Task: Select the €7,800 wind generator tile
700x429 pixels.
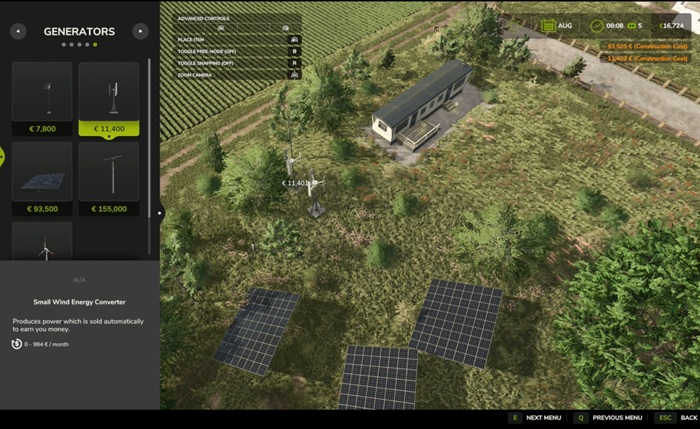Action: click(42, 98)
